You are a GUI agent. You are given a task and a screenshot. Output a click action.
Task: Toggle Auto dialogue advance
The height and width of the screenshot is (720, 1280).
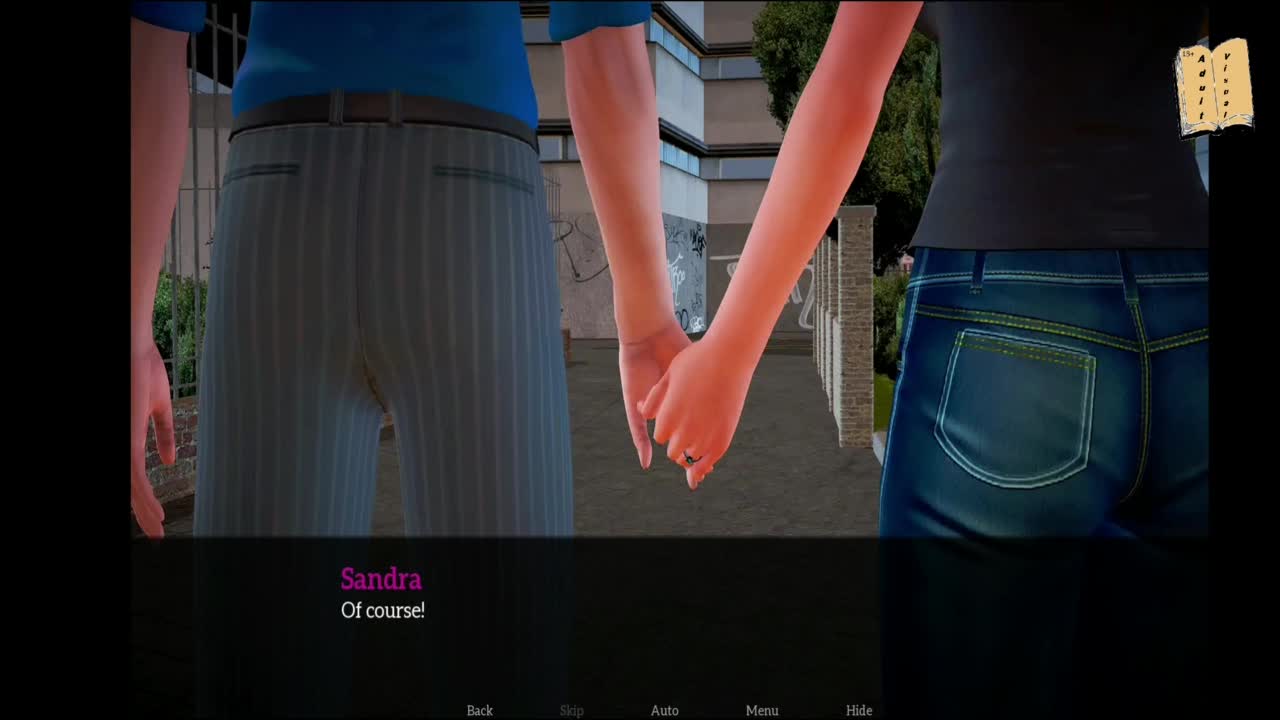click(665, 710)
